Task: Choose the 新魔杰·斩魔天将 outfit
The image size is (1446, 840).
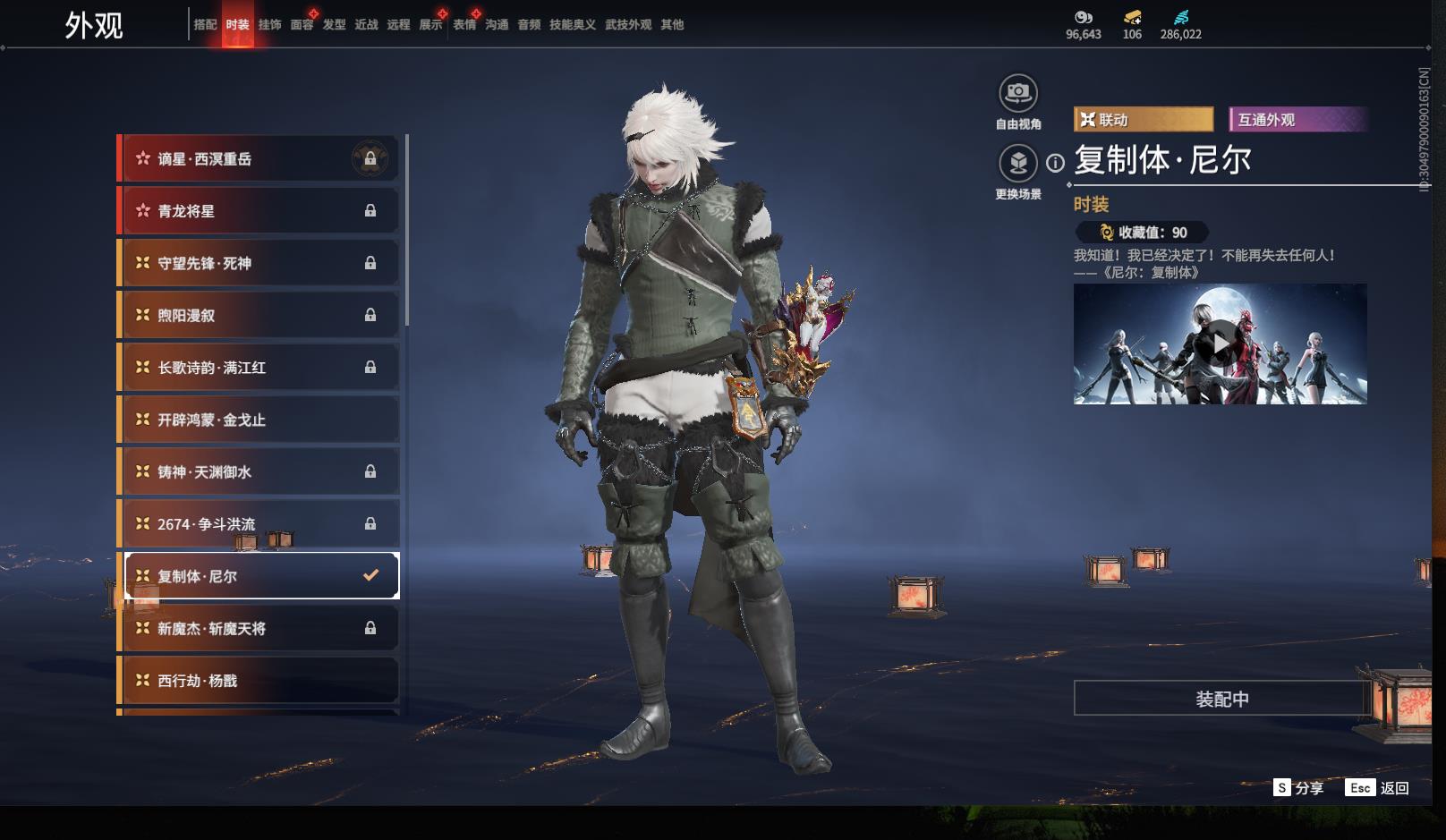Action: (259, 629)
